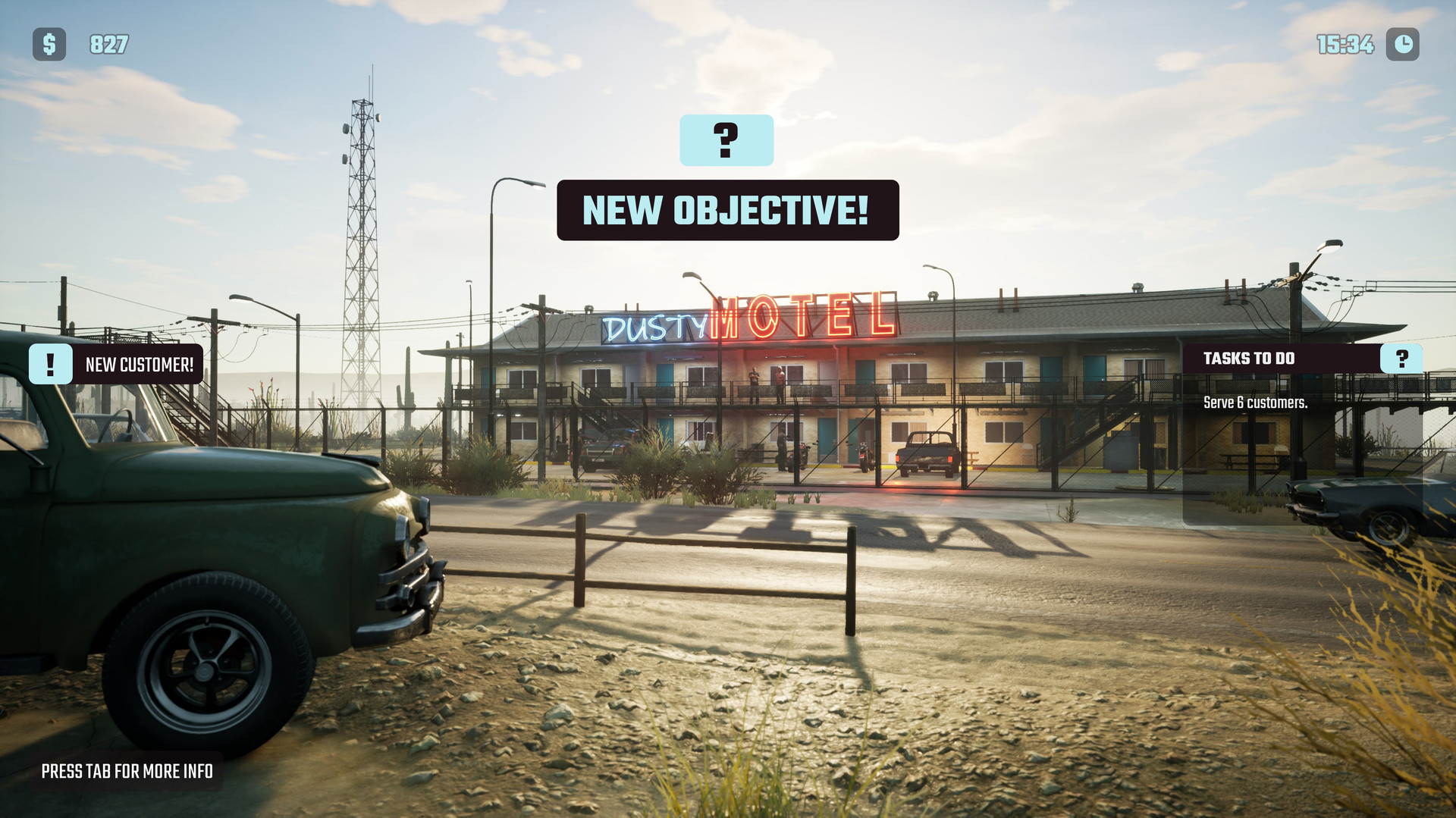Viewport: 1456px width, 818px height.
Task: Click the exclamation icon on New Customer alert
Action: click(50, 364)
